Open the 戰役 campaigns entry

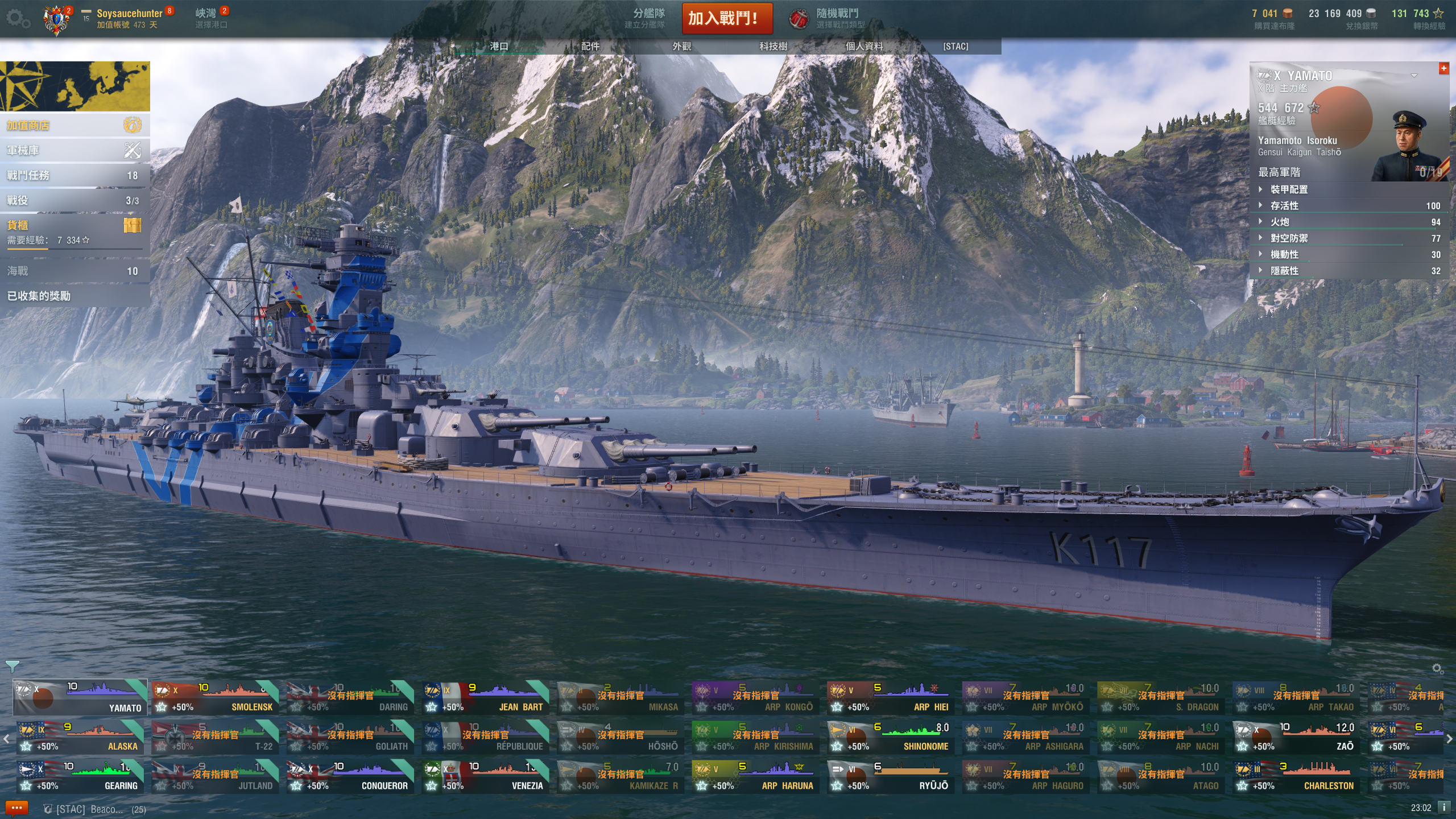coord(74,200)
